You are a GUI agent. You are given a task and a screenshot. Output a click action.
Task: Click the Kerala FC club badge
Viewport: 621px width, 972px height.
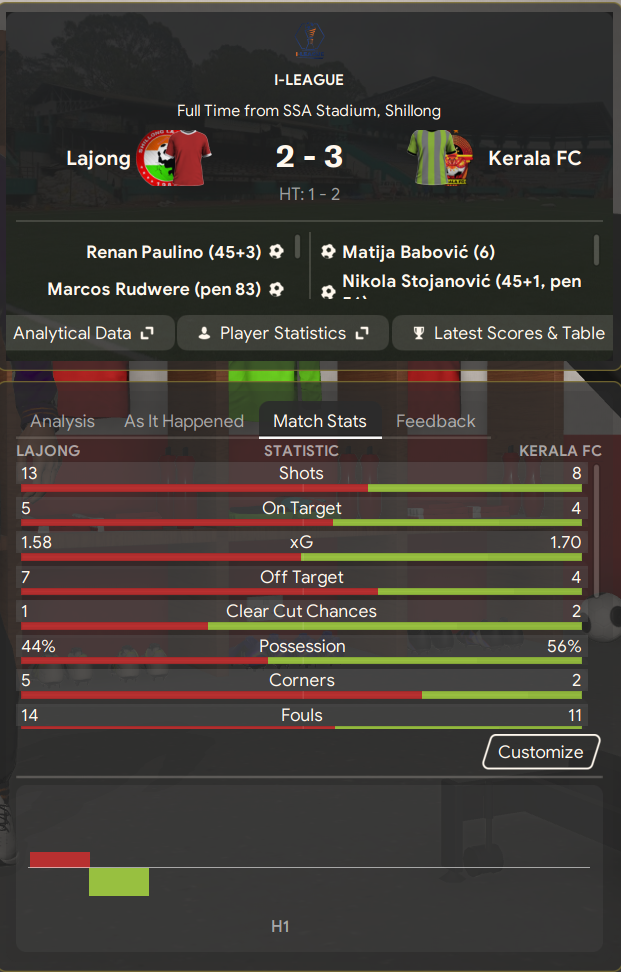coord(442,158)
